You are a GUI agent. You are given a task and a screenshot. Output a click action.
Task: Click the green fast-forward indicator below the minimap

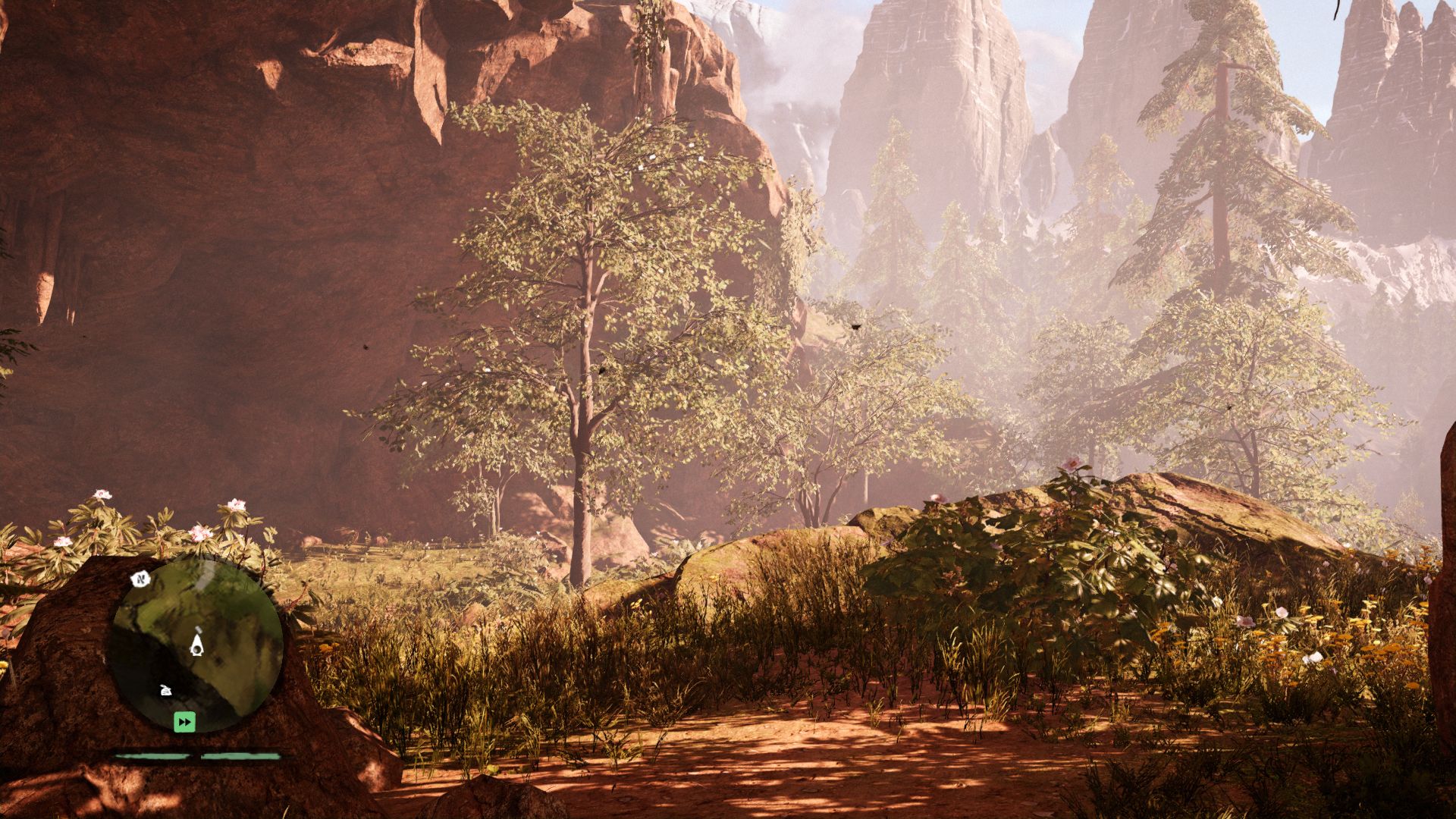click(185, 722)
